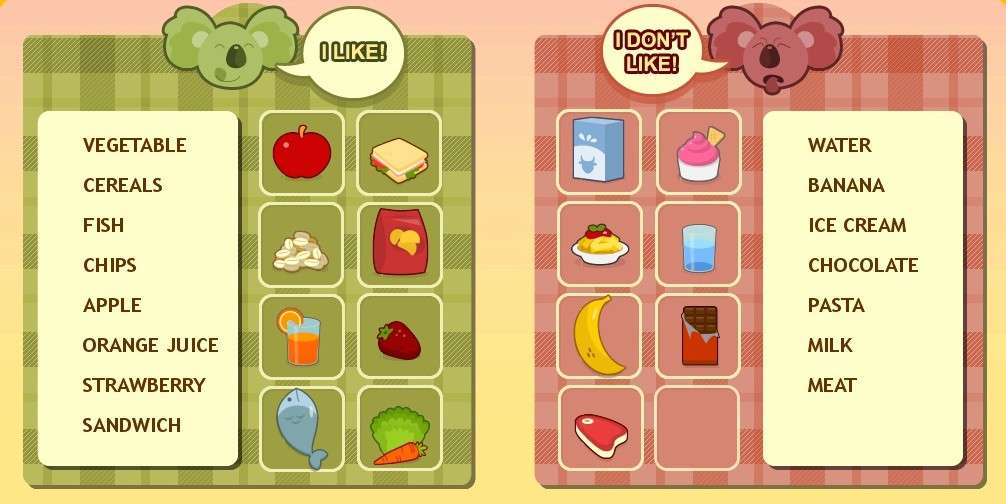Viewport: 1006px width, 504px height.
Task: Choose the strawberry picture tile
Action: coord(399,337)
